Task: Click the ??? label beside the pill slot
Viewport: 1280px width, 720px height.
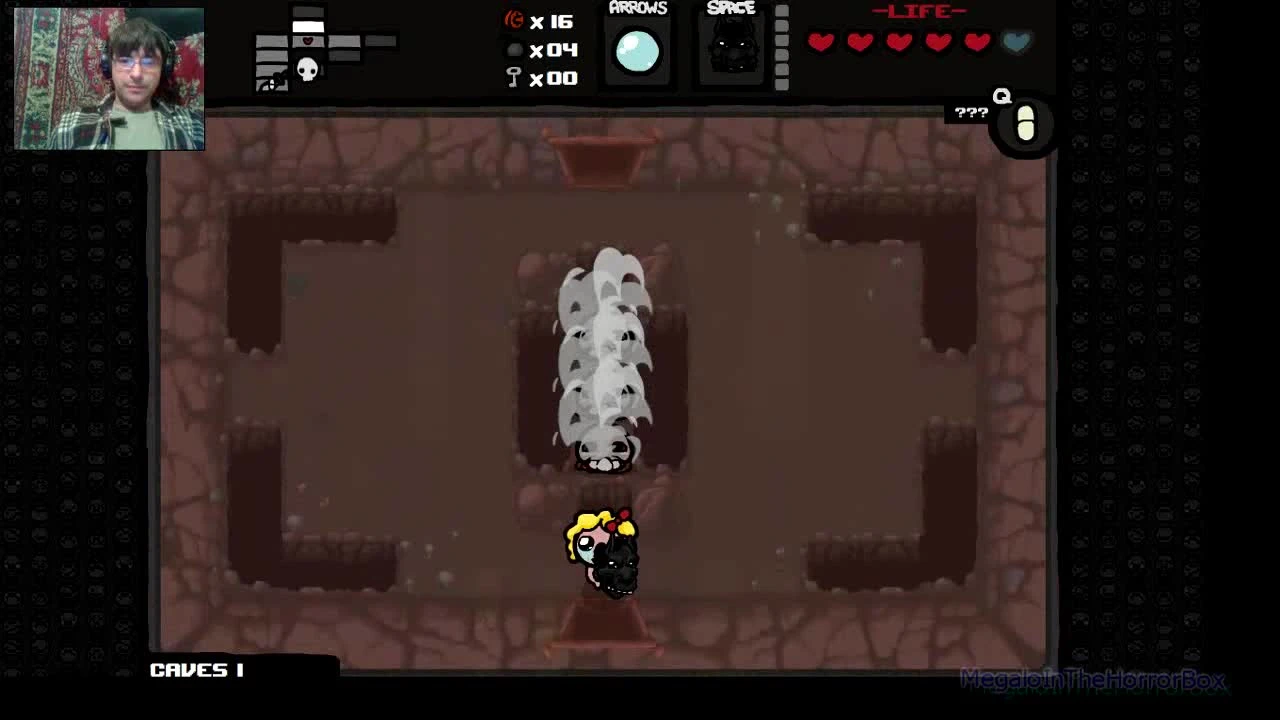Action: tap(968, 112)
